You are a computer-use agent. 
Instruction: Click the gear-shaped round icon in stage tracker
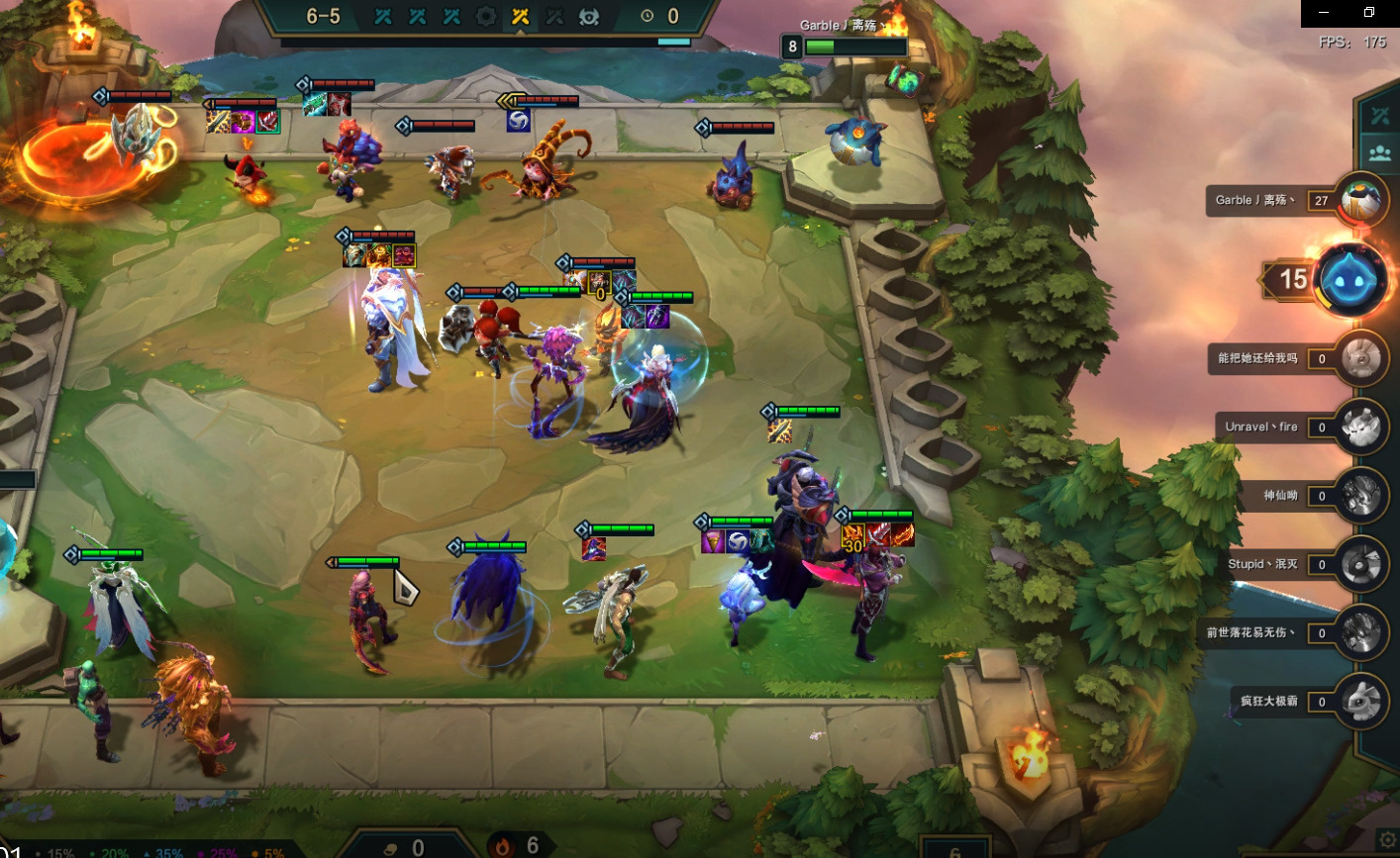(x=485, y=16)
